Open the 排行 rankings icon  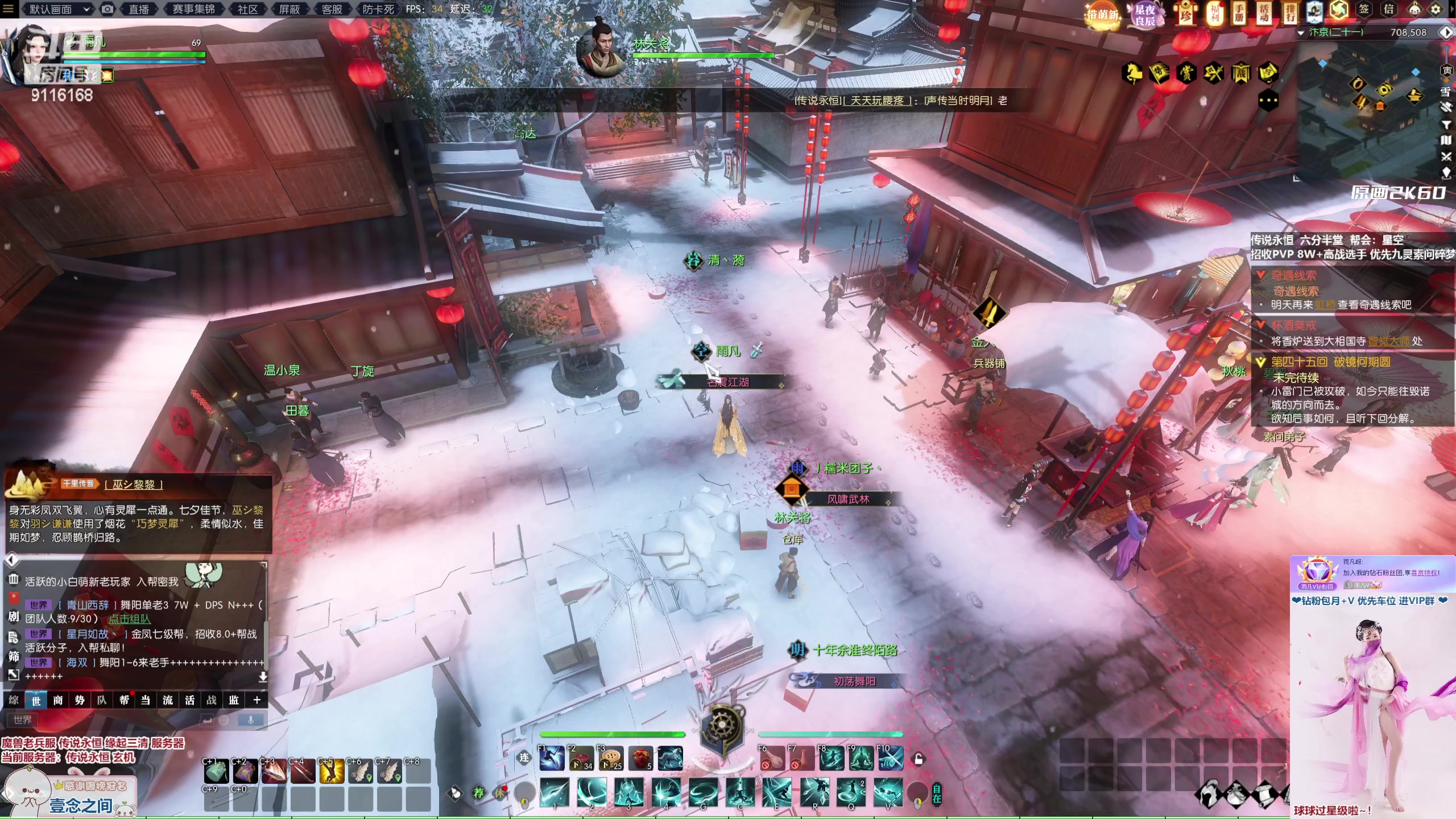pyautogui.click(x=1289, y=13)
